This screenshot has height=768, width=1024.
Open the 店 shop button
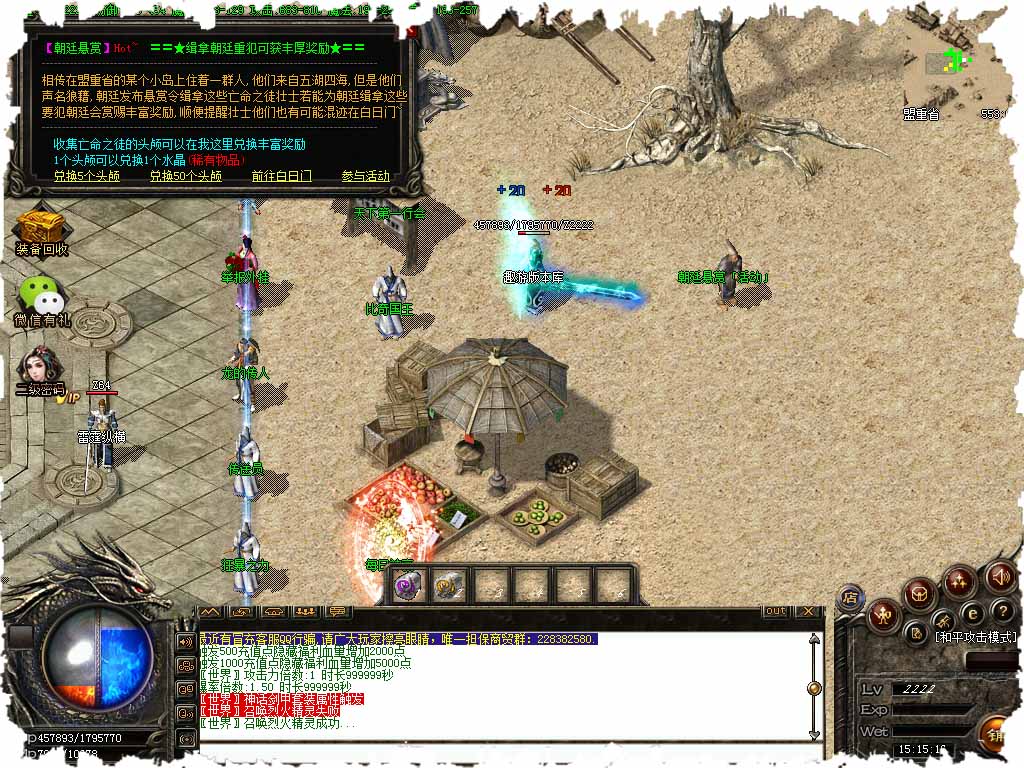[851, 597]
